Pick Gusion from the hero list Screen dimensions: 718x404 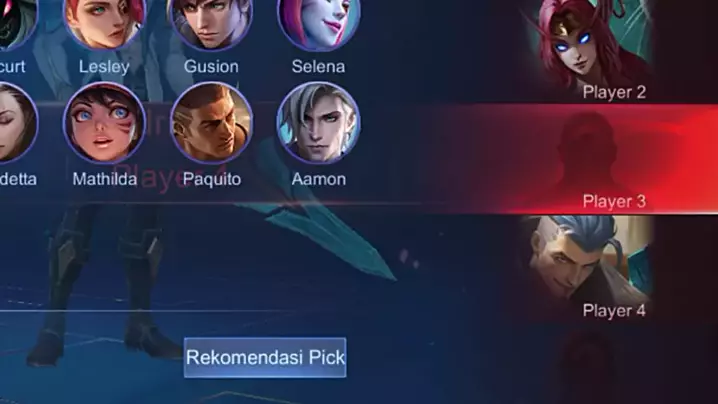coord(211,20)
